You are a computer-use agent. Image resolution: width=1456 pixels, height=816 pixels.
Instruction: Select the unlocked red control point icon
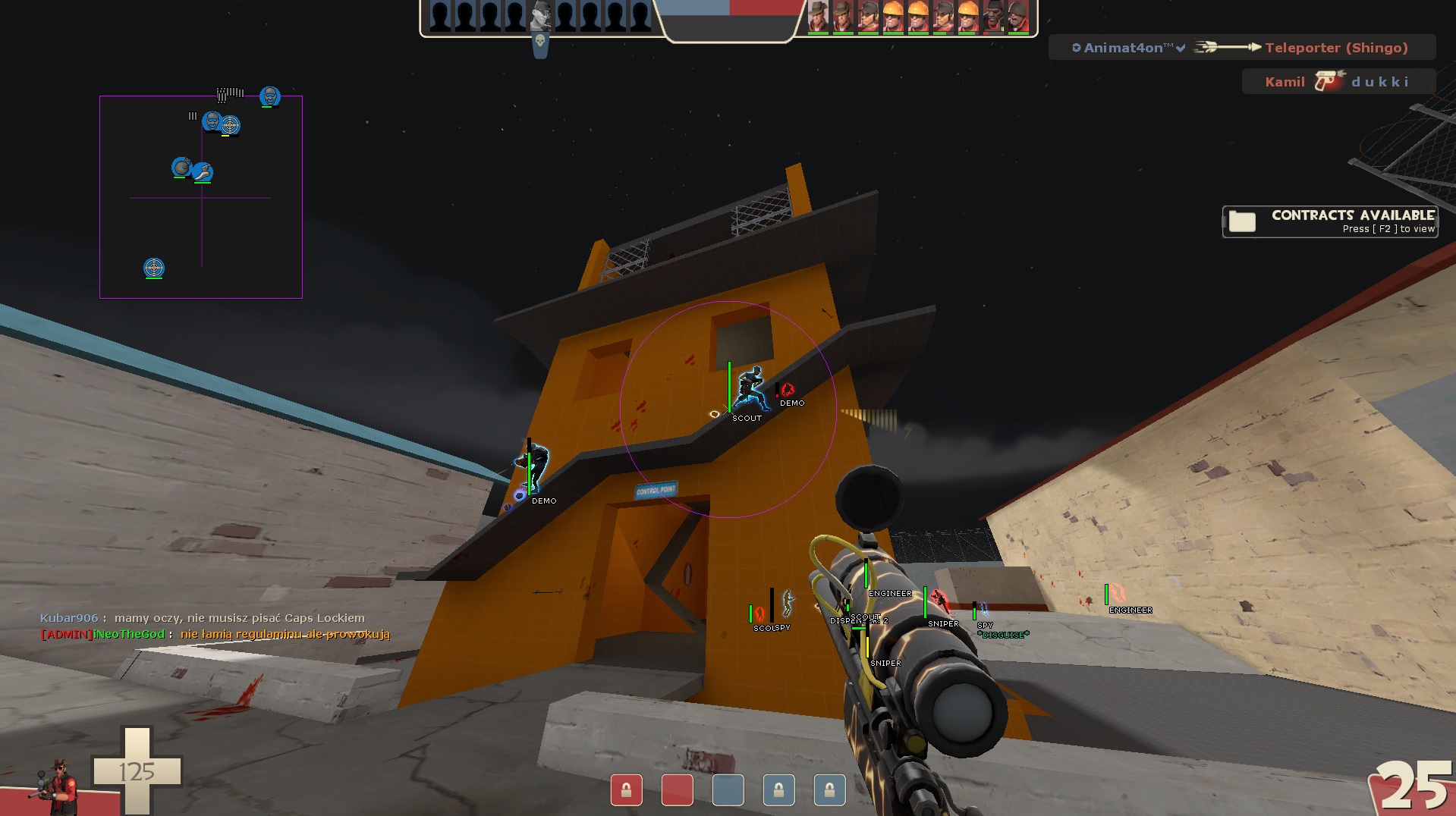tap(677, 790)
